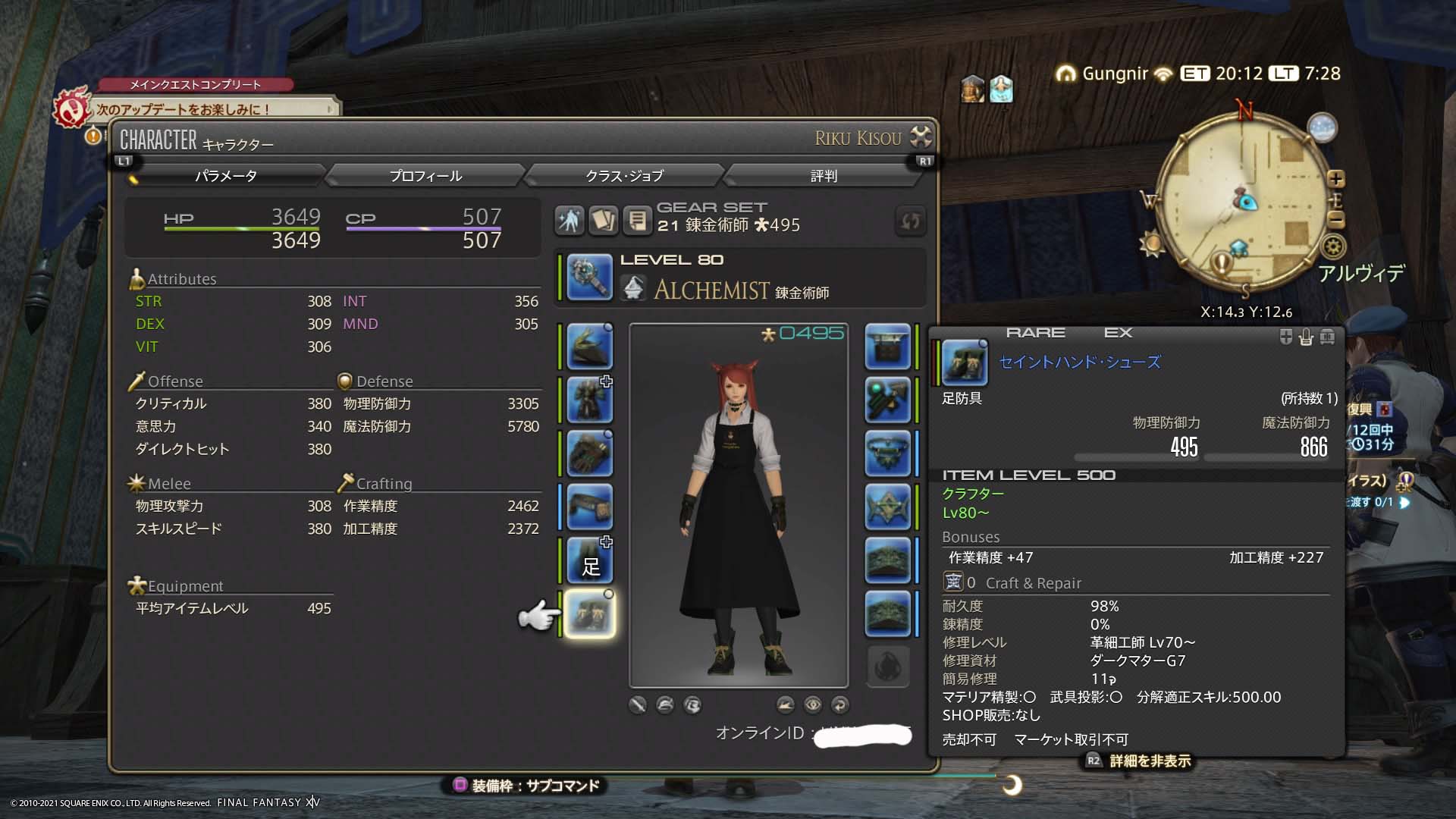The height and width of the screenshot is (819, 1456).
Task: Zoom out the minimap with minus button
Action: pos(1336,220)
